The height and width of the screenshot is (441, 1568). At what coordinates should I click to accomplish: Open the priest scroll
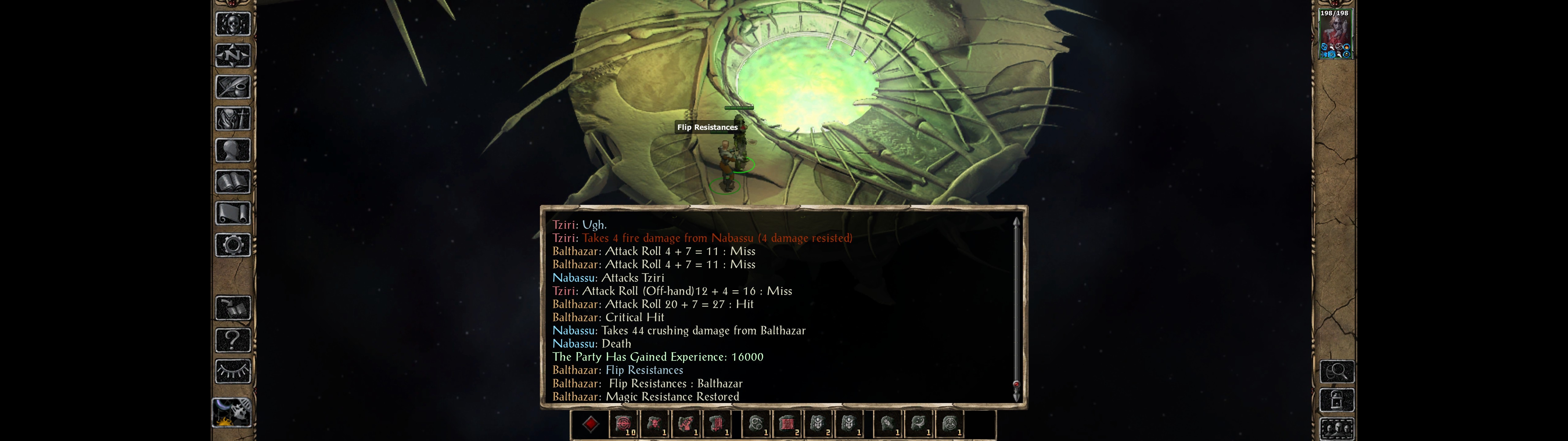click(233, 214)
